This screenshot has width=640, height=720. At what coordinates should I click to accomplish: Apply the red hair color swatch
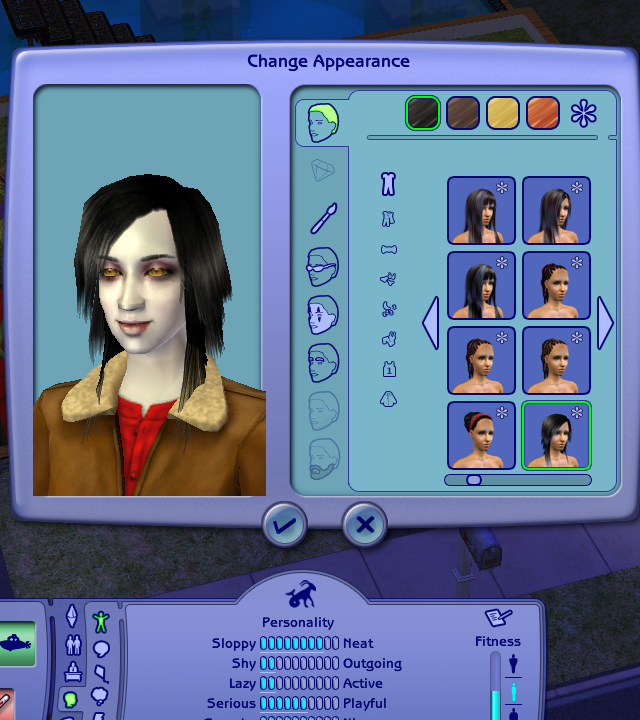[543, 113]
